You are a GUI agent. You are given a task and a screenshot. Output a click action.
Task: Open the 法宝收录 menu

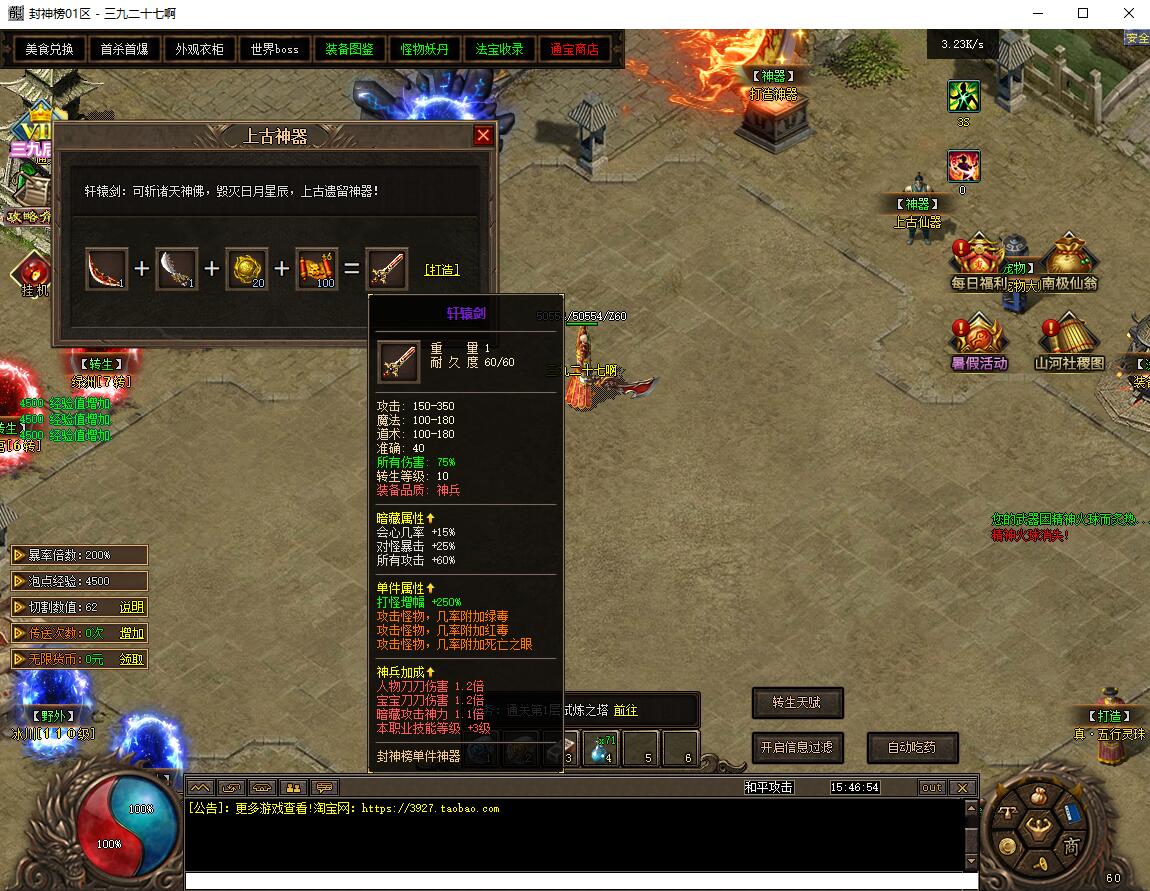click(500, 49)
